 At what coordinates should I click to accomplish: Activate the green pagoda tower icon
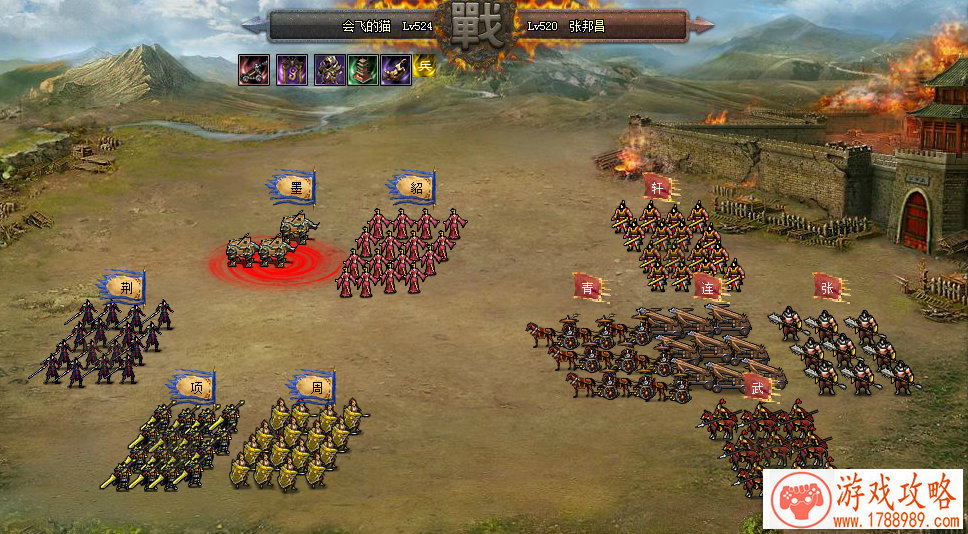pos(362,69)
